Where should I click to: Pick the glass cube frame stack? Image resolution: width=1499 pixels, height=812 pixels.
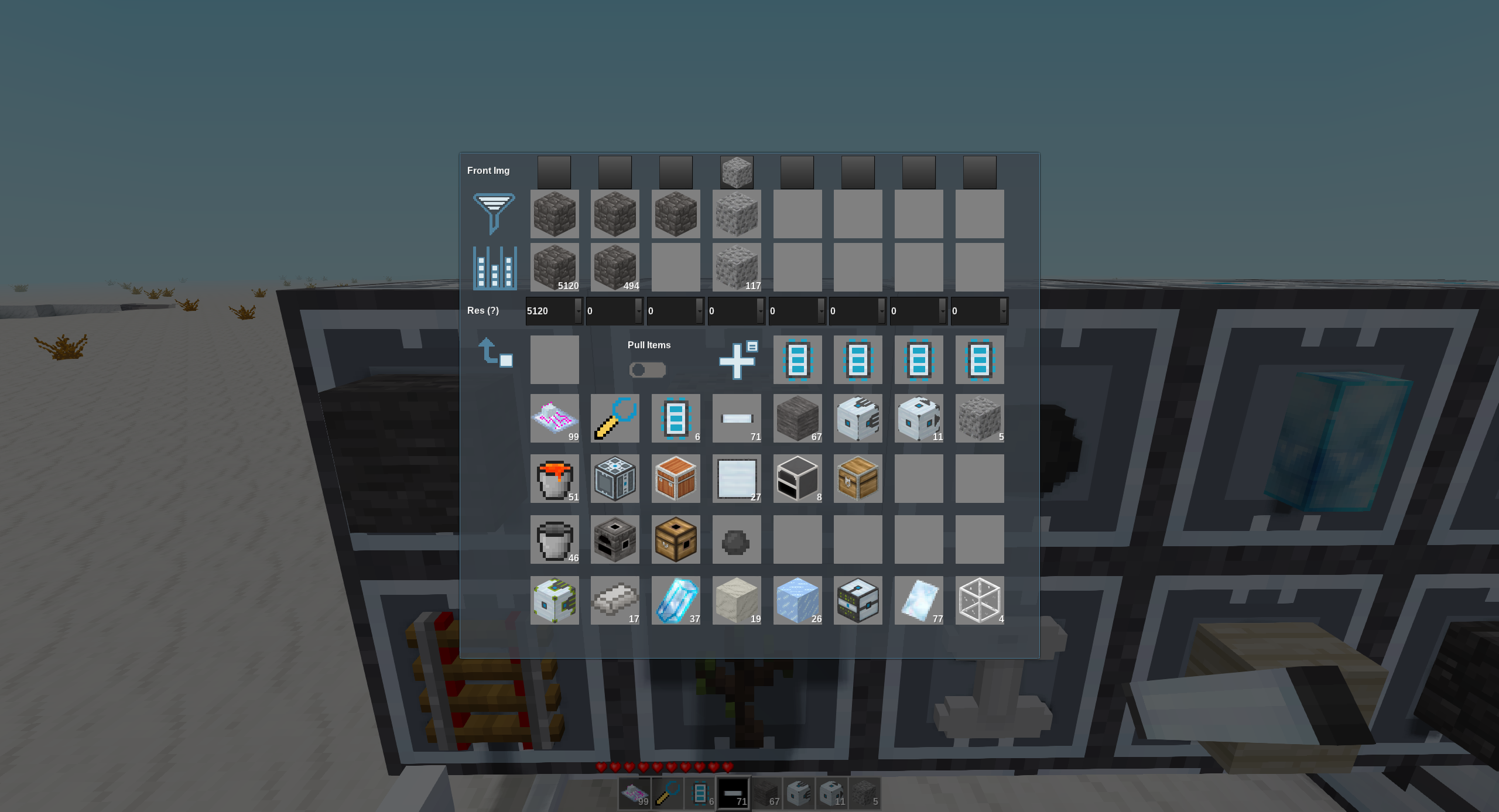click(x=980, y=600)
